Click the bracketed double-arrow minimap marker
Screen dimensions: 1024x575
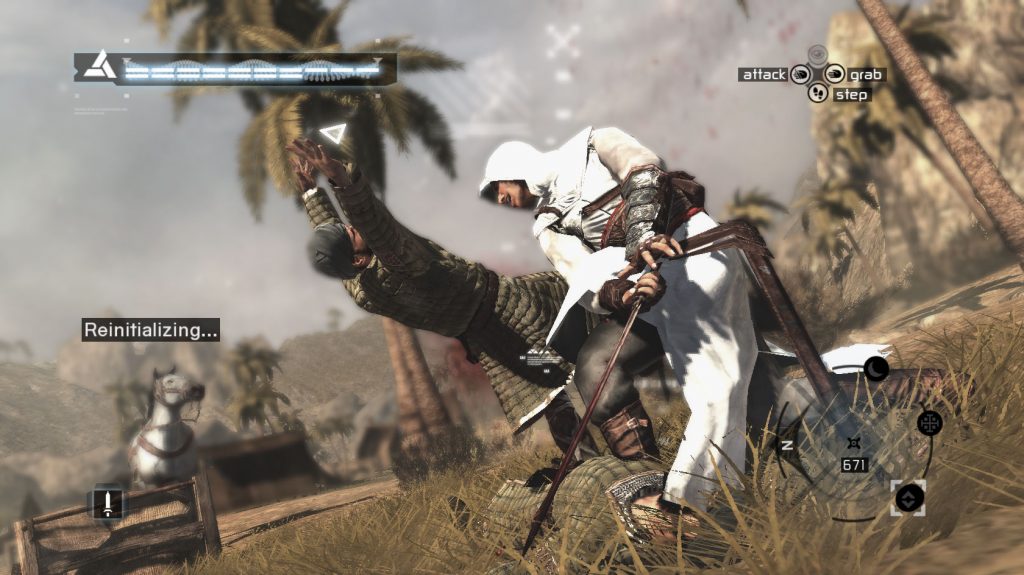pyautogui.click(x=908, y=497)
